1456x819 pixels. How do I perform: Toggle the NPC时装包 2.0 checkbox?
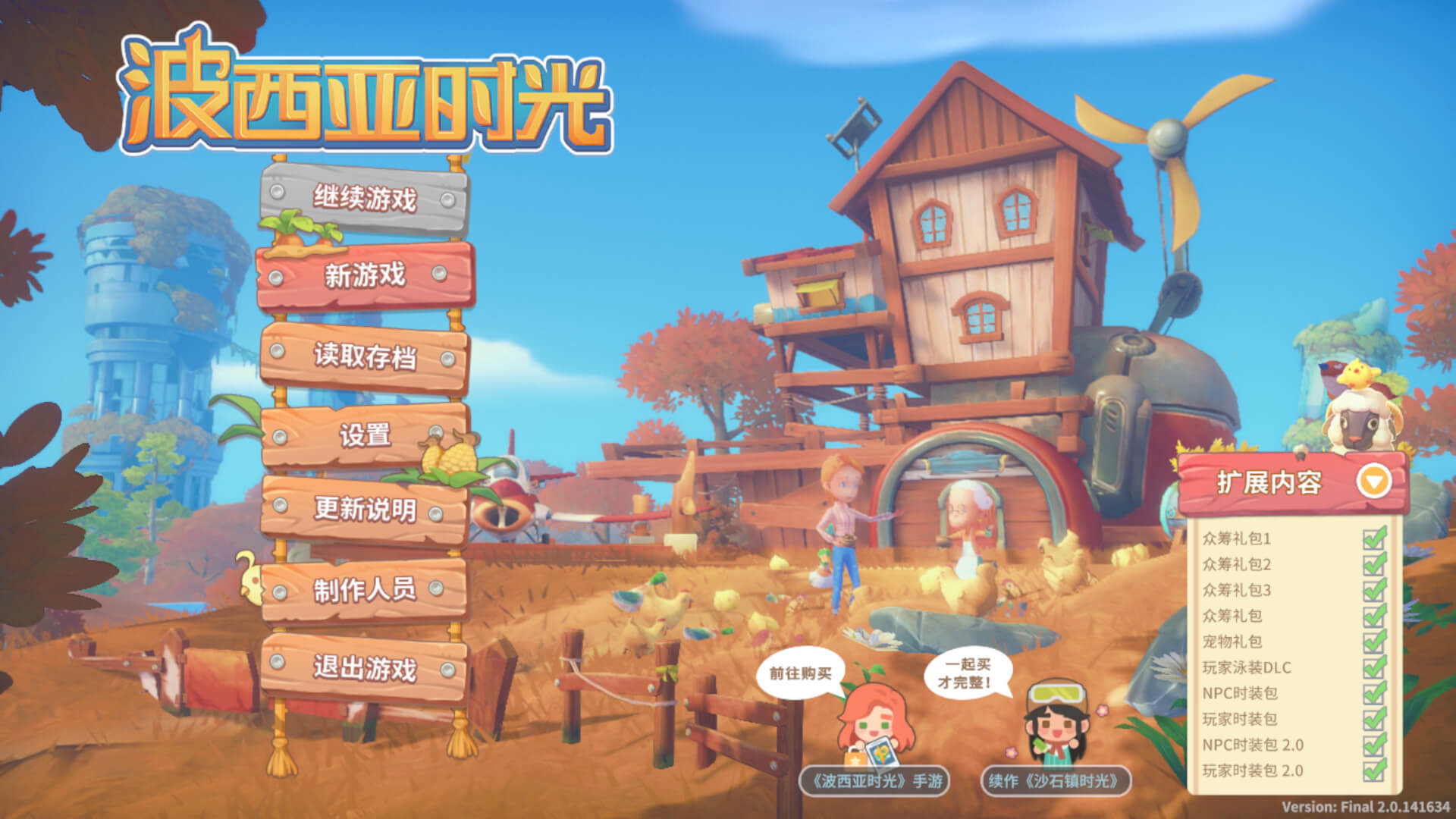point(1374,745)
